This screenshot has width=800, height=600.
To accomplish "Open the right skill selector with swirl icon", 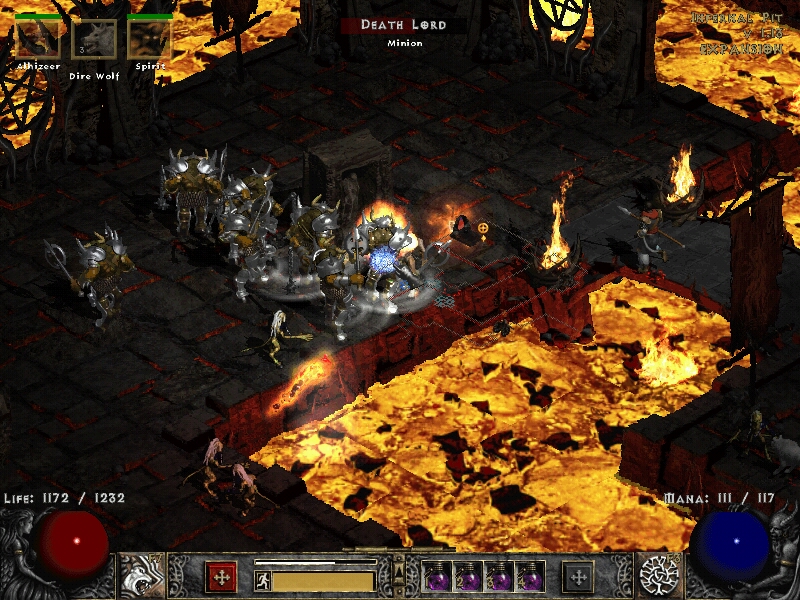I will [x=658, y=575].
